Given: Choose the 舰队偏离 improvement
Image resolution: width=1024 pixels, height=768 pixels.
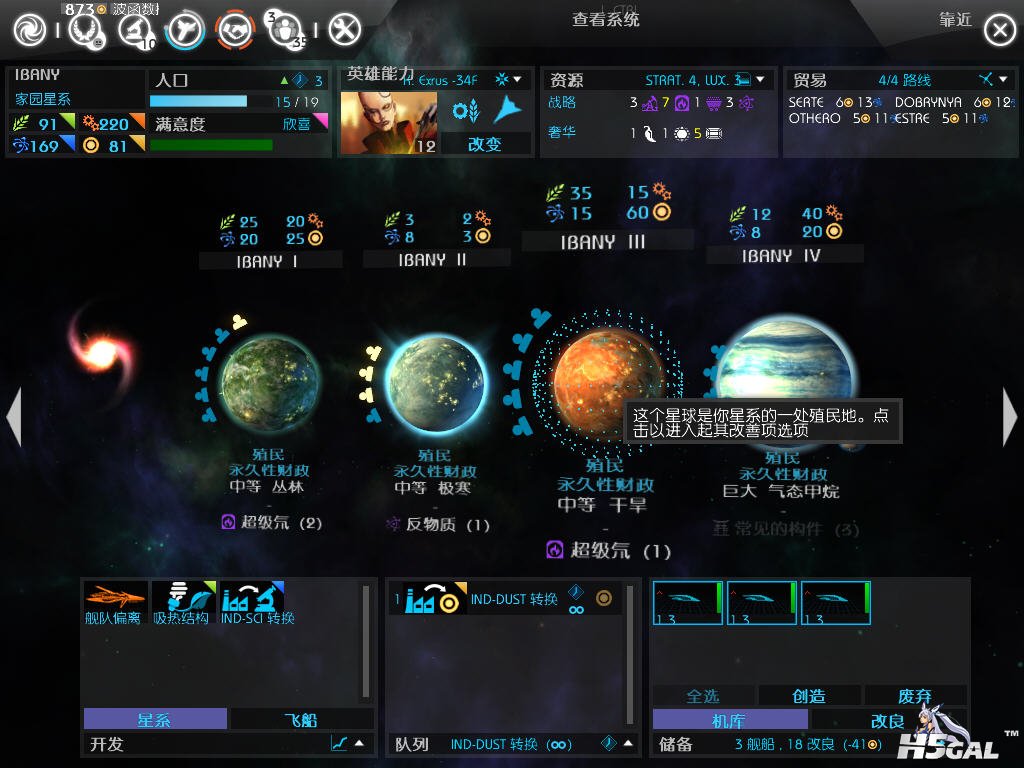Looking at the screenshot, I should point(115,604).
